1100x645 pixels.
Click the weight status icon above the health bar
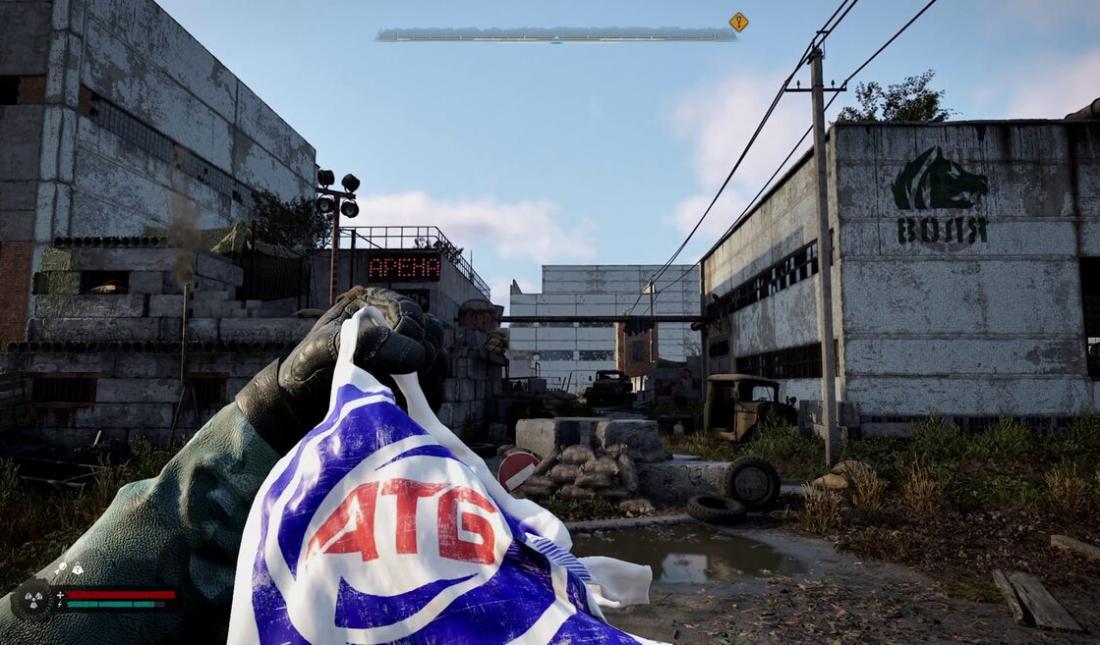pos(78,569)
